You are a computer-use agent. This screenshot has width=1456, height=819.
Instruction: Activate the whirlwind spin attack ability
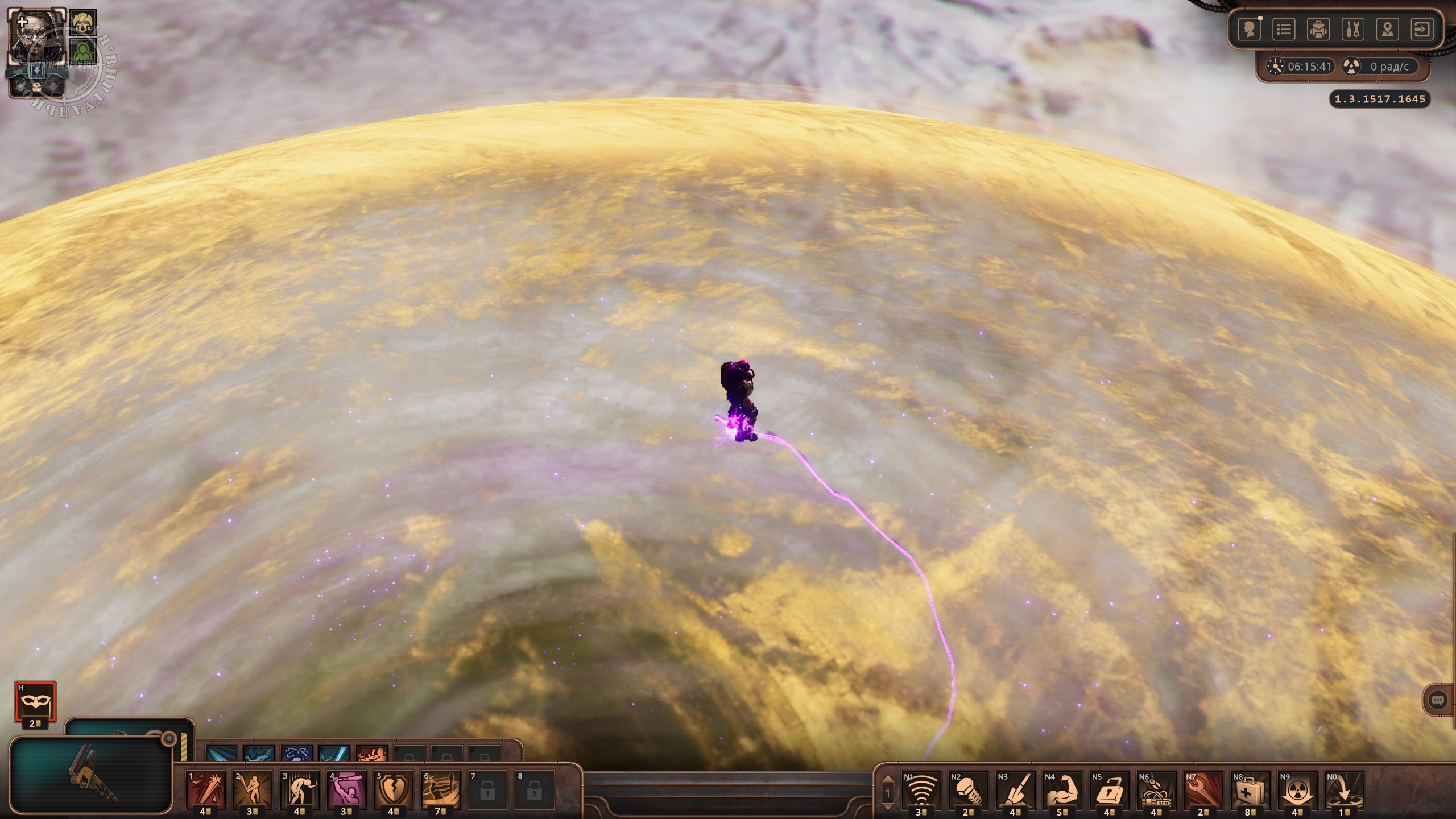coord(440,789)
